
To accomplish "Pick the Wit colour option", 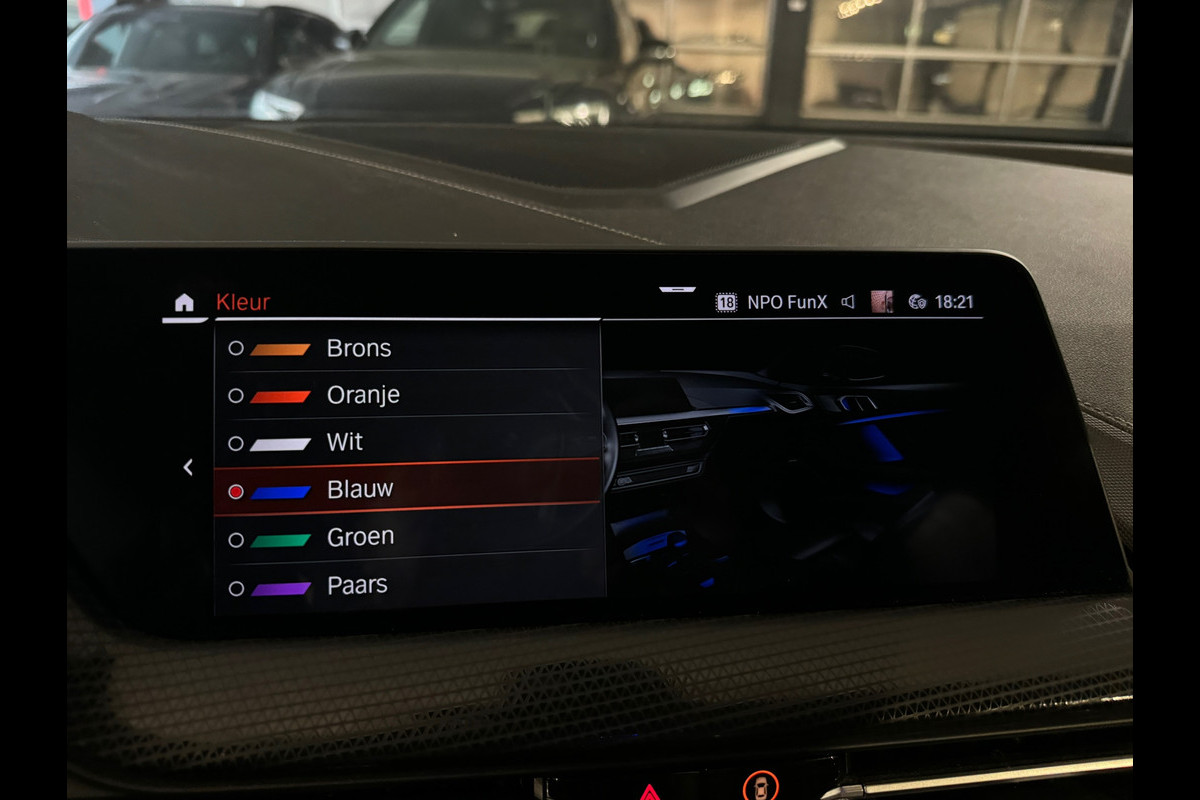I will [x=344, y=442].
